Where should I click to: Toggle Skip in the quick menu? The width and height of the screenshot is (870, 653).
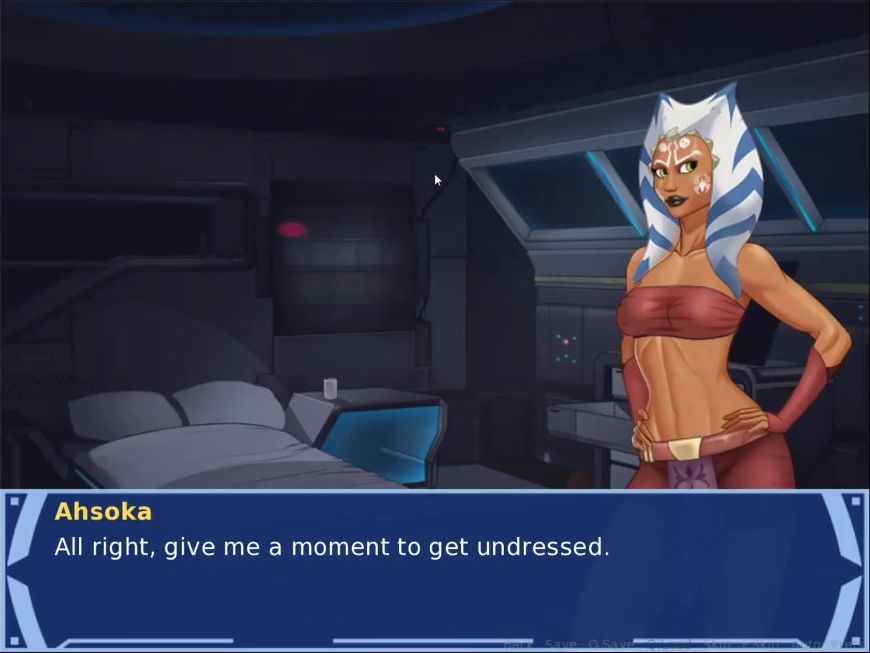[x=717, y=644]
